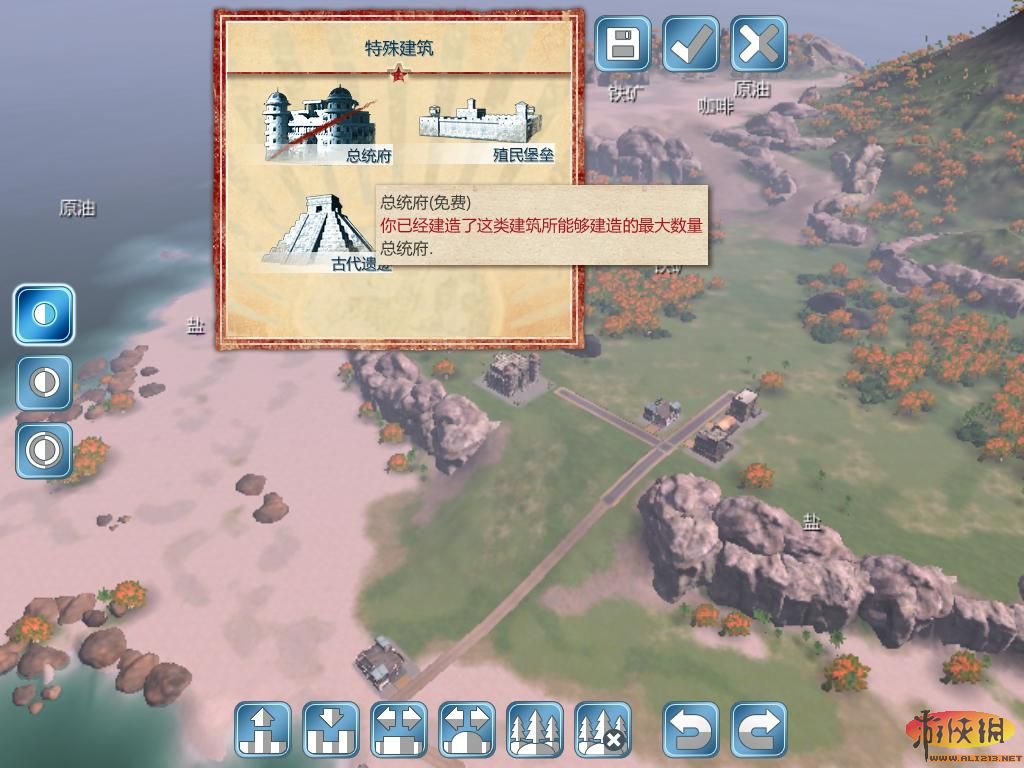
Task: Select the plant trees tool
Action: 535,729
